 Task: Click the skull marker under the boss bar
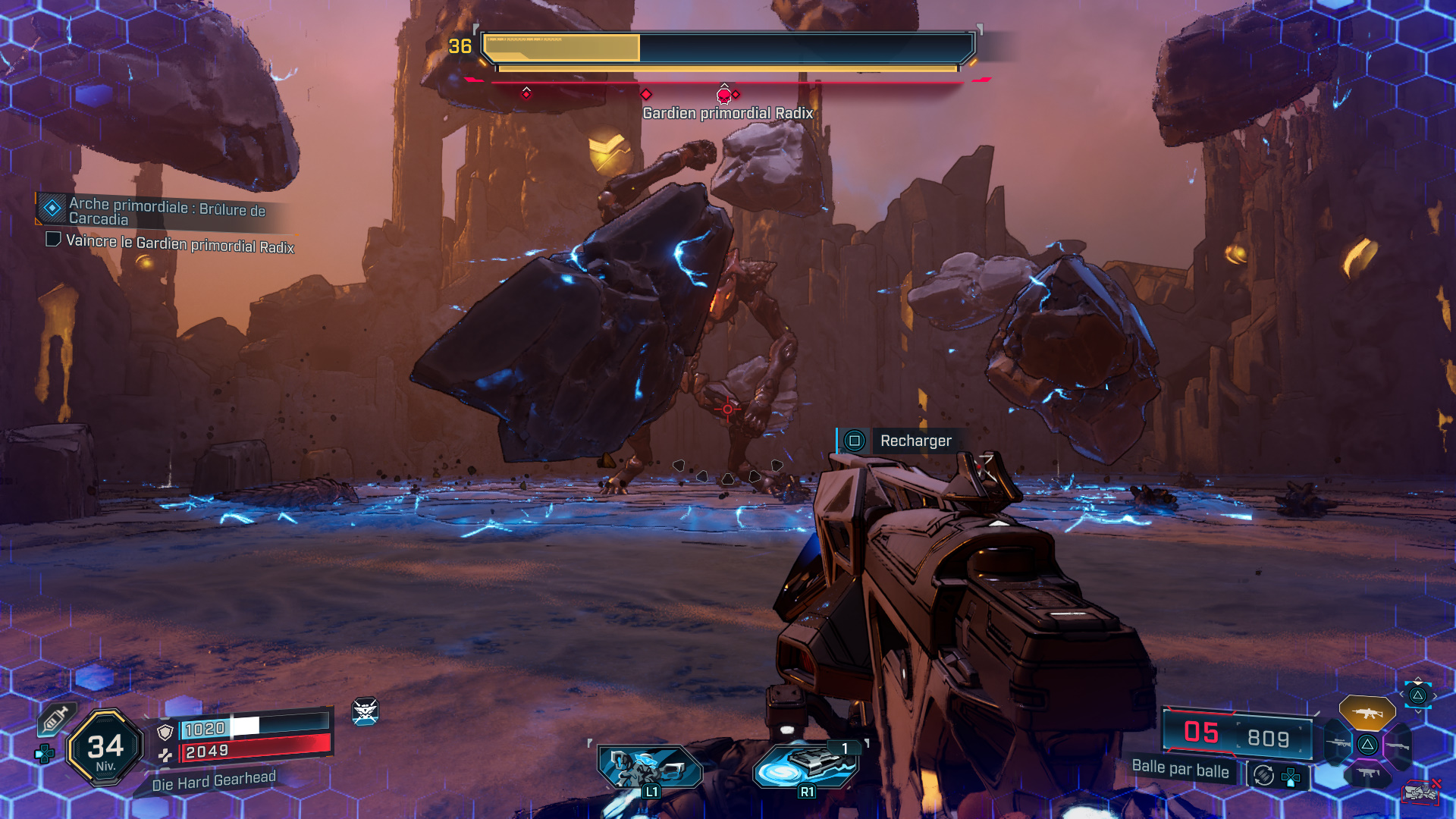point(724,96)
